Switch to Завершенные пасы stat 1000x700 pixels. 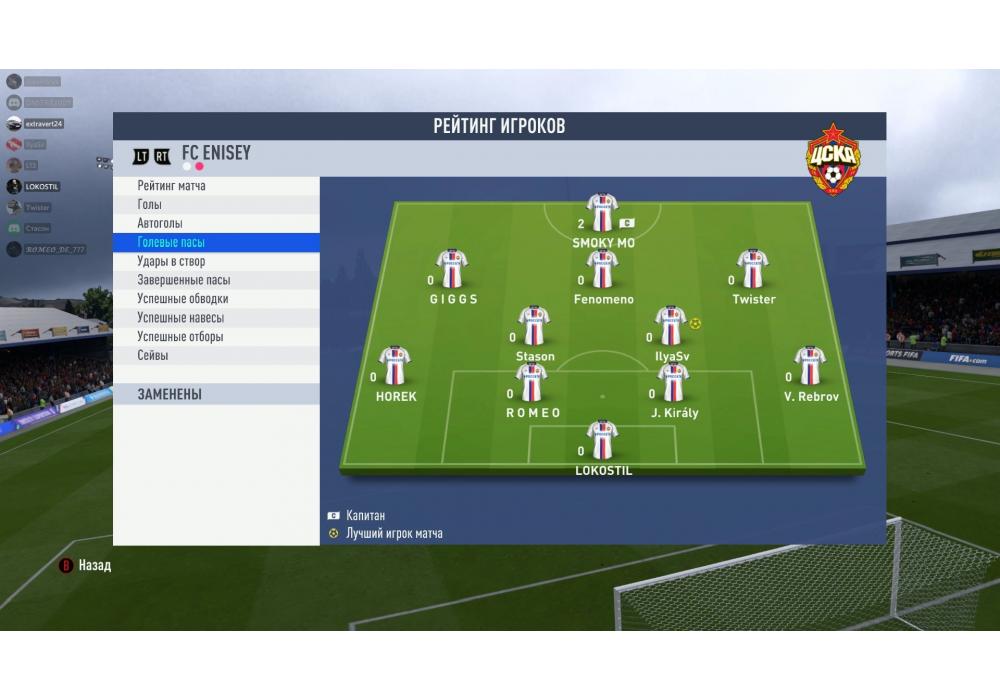(183, 281)
